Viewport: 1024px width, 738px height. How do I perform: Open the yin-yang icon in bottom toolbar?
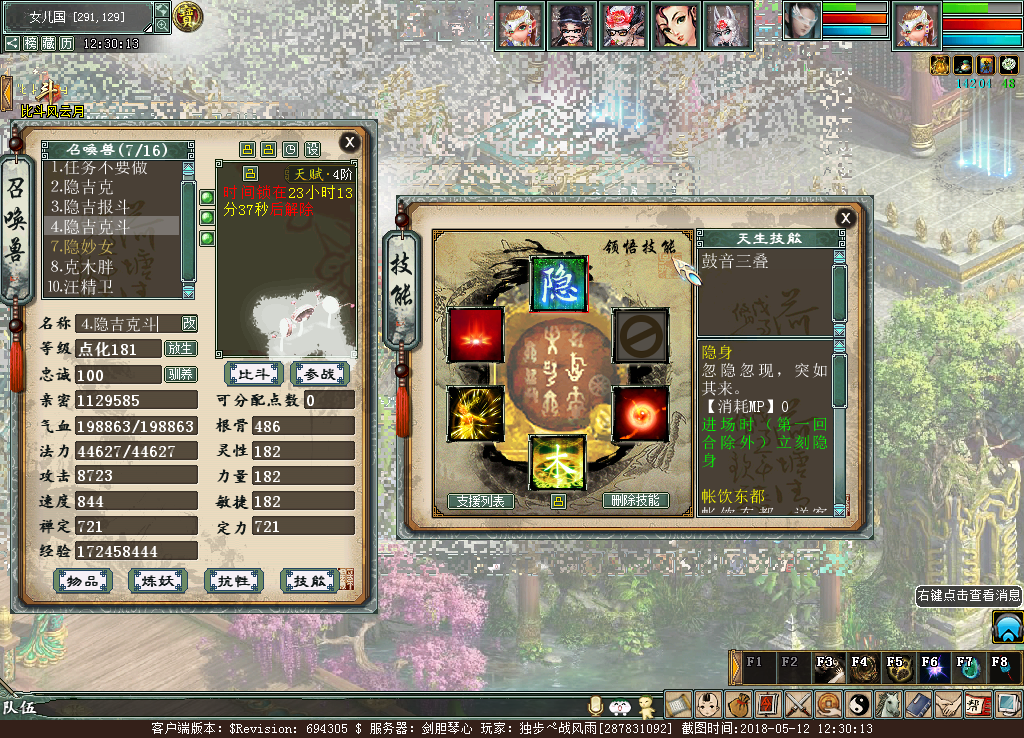[x=858, y=704]
